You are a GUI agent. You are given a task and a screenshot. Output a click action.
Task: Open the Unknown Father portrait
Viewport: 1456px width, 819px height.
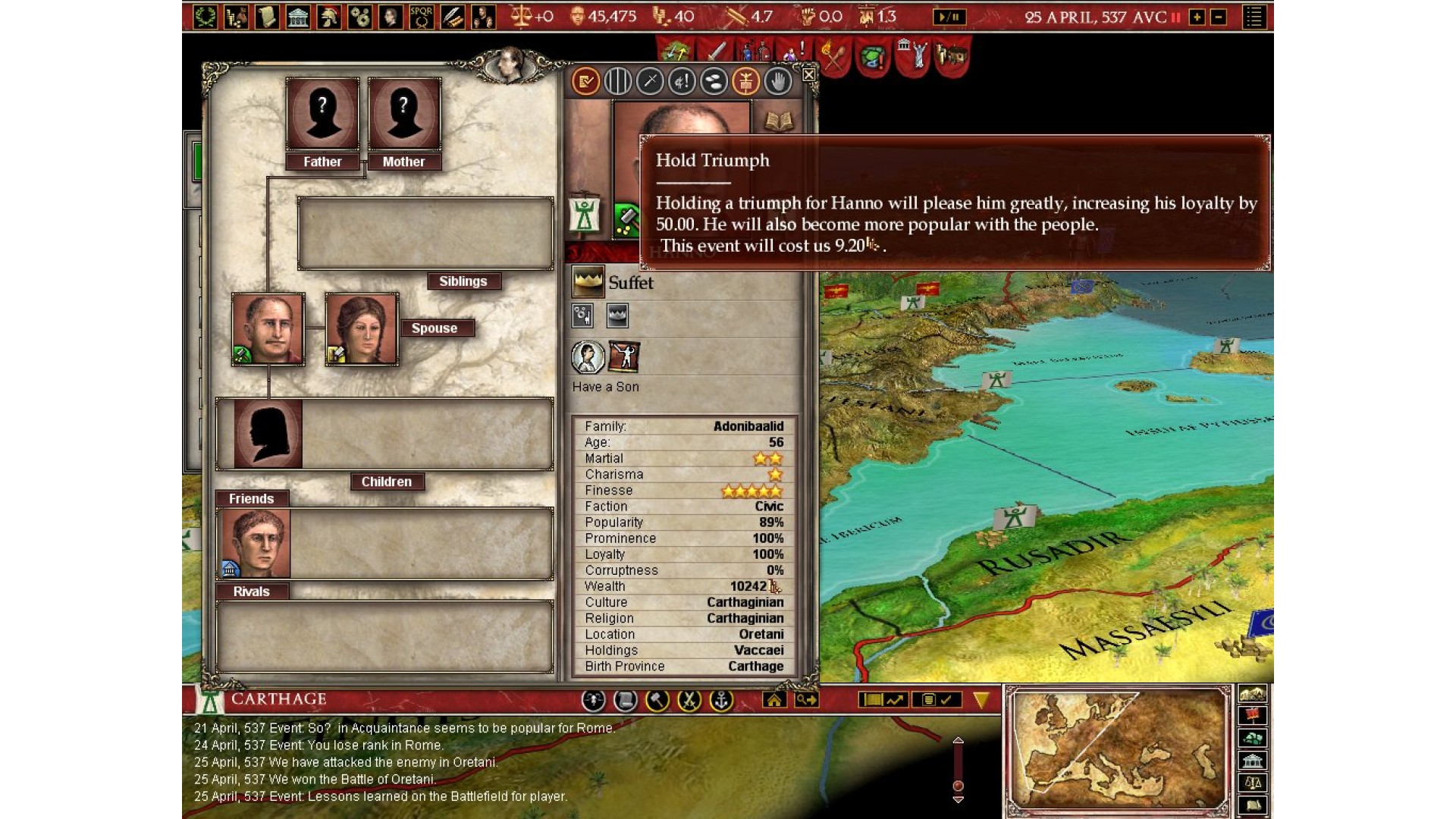pos(322,114)
